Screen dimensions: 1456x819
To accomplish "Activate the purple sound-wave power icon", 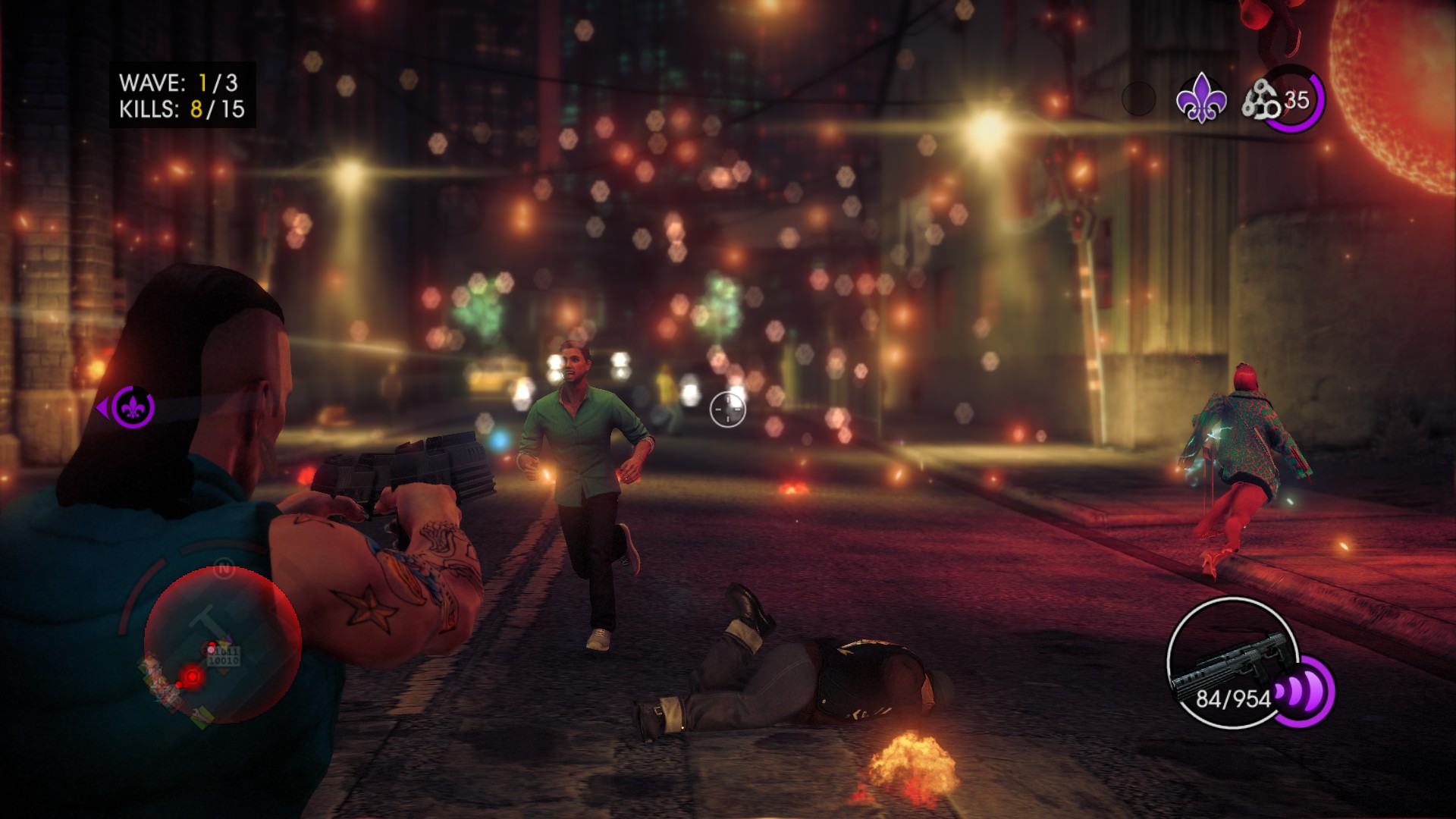I will 1304,692.
